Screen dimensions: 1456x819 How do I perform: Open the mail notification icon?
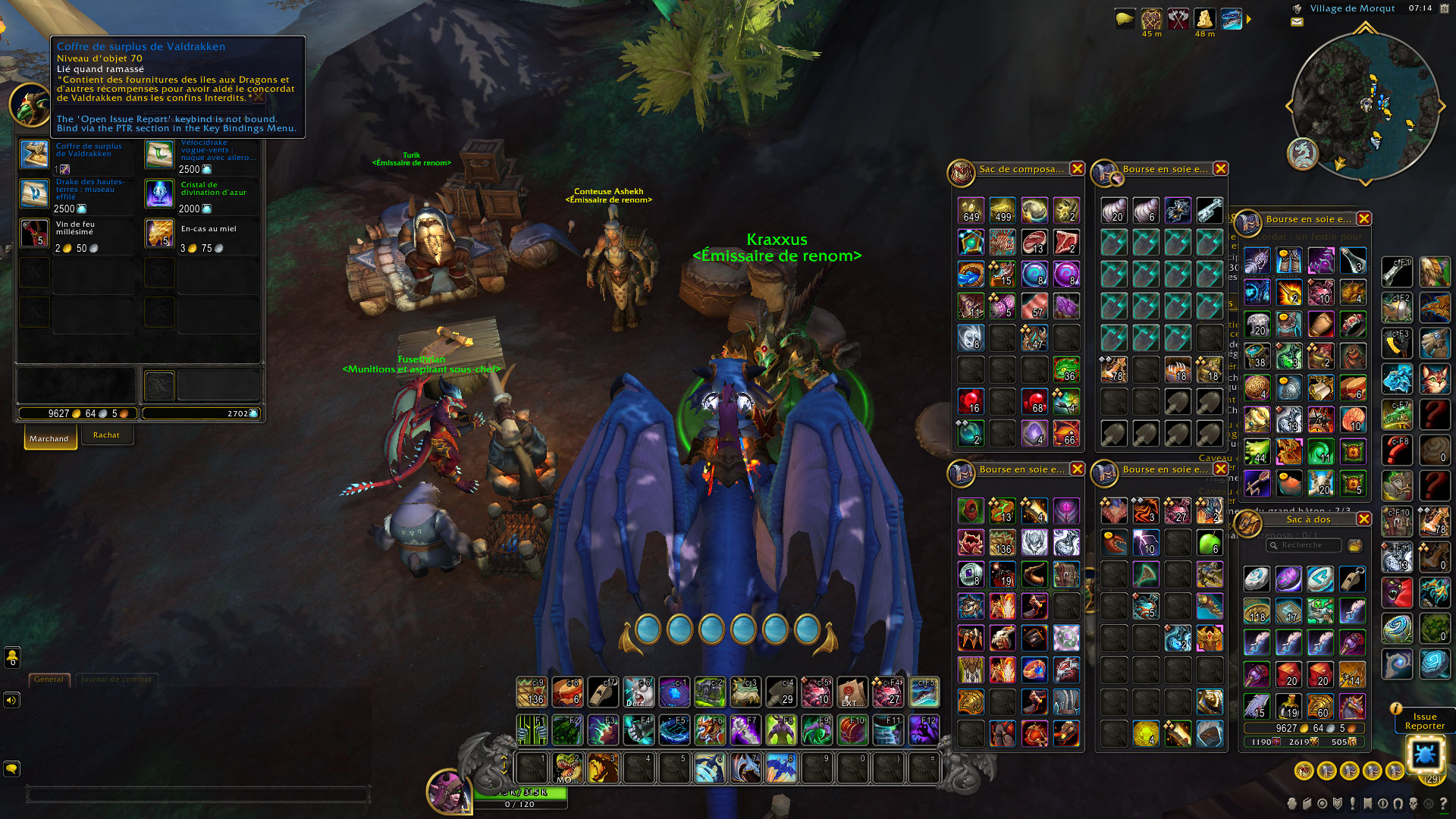pyautogui.click(x=1297, y=22)
